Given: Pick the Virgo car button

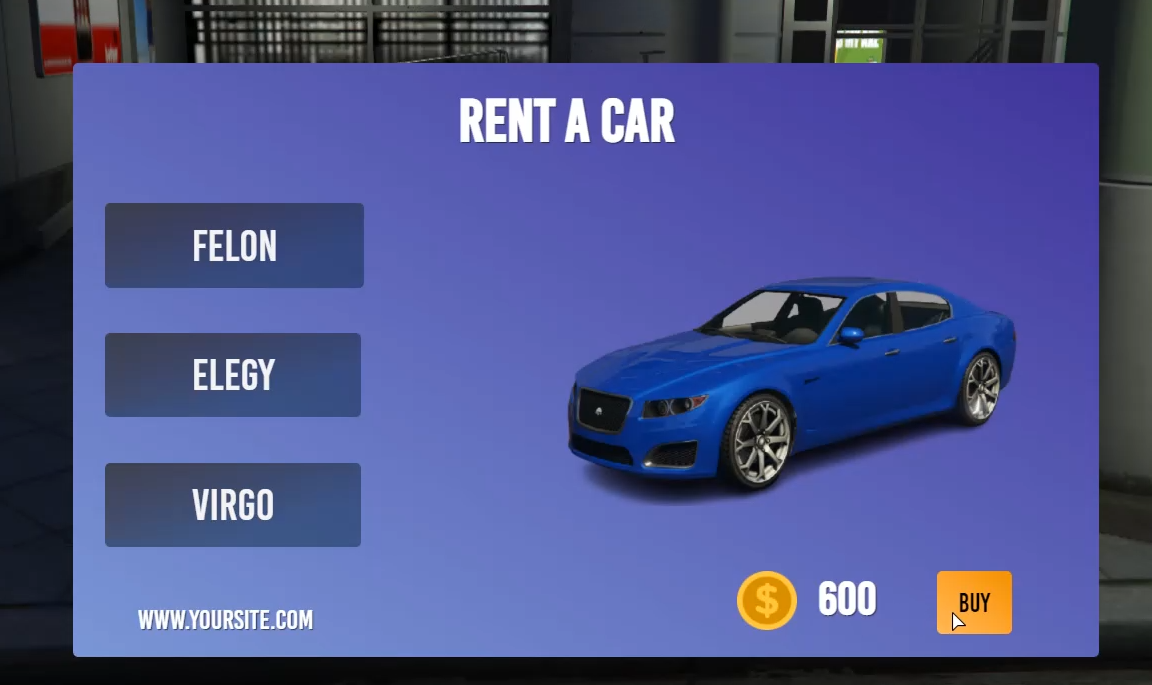Looking at the screenshot, I should pyautogui.click(x=233, y=505).
